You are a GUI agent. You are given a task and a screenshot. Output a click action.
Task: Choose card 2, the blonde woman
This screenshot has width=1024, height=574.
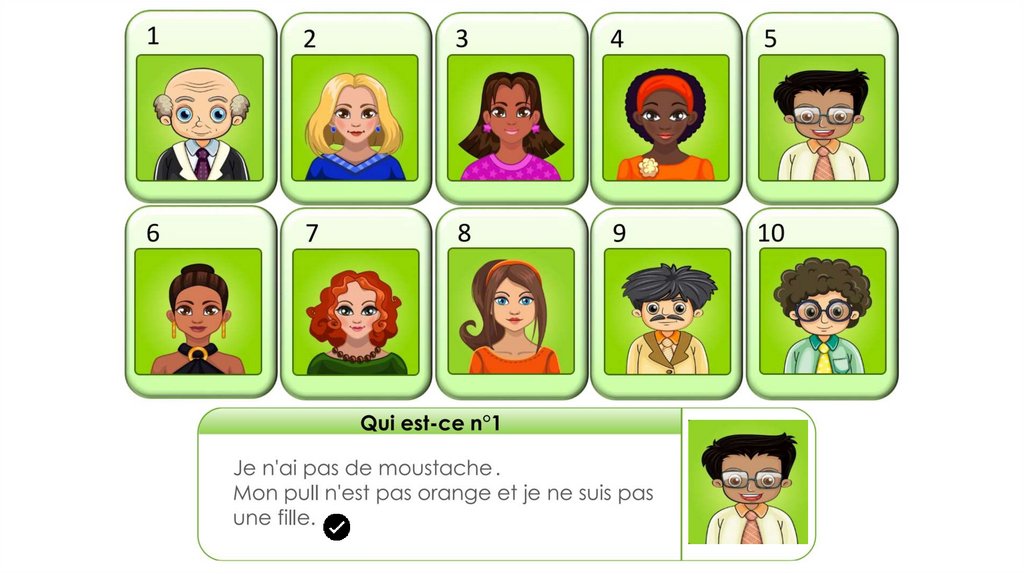355,118
